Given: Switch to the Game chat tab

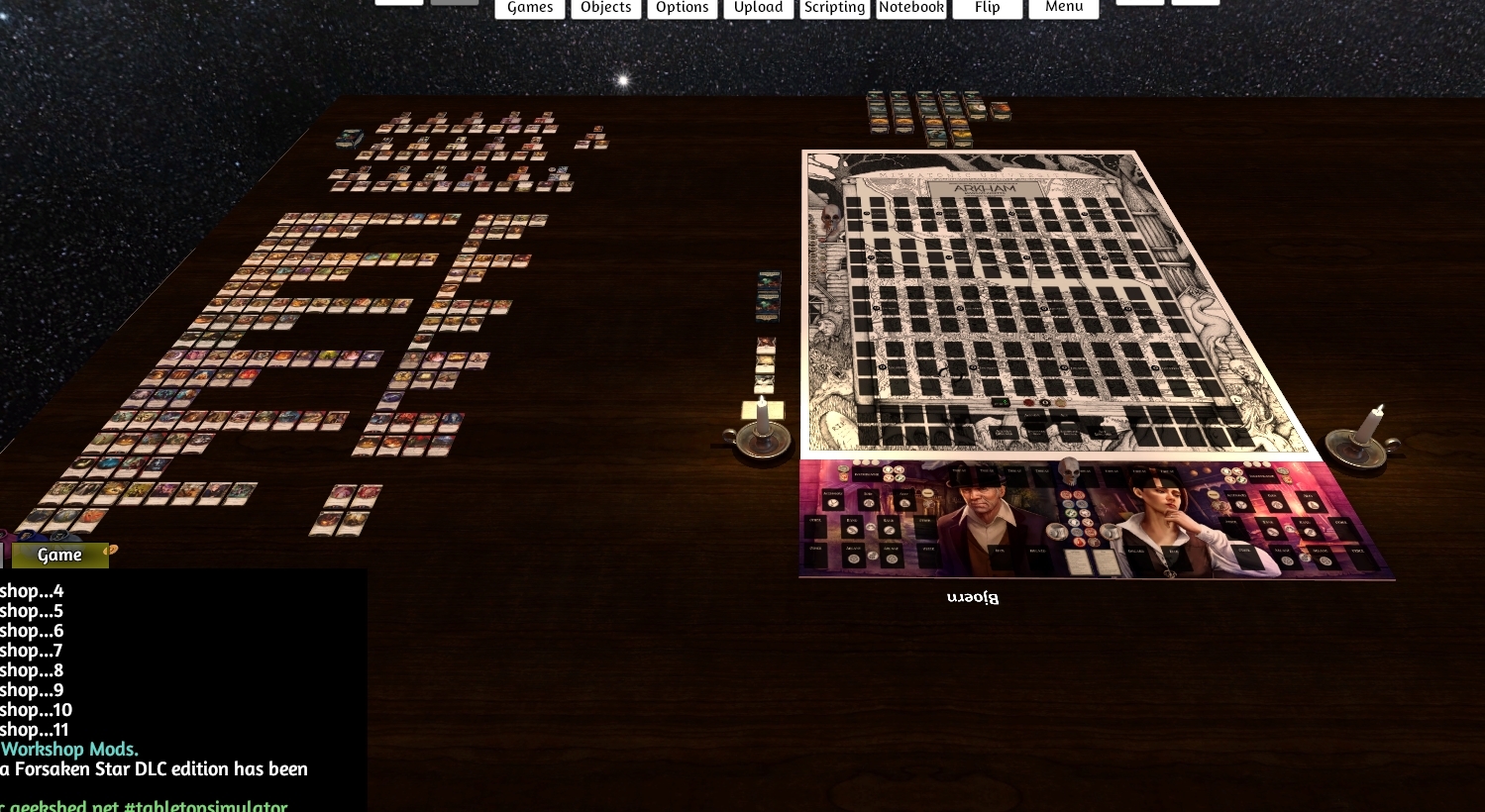Looking at the screenshot, I should 58,555.
